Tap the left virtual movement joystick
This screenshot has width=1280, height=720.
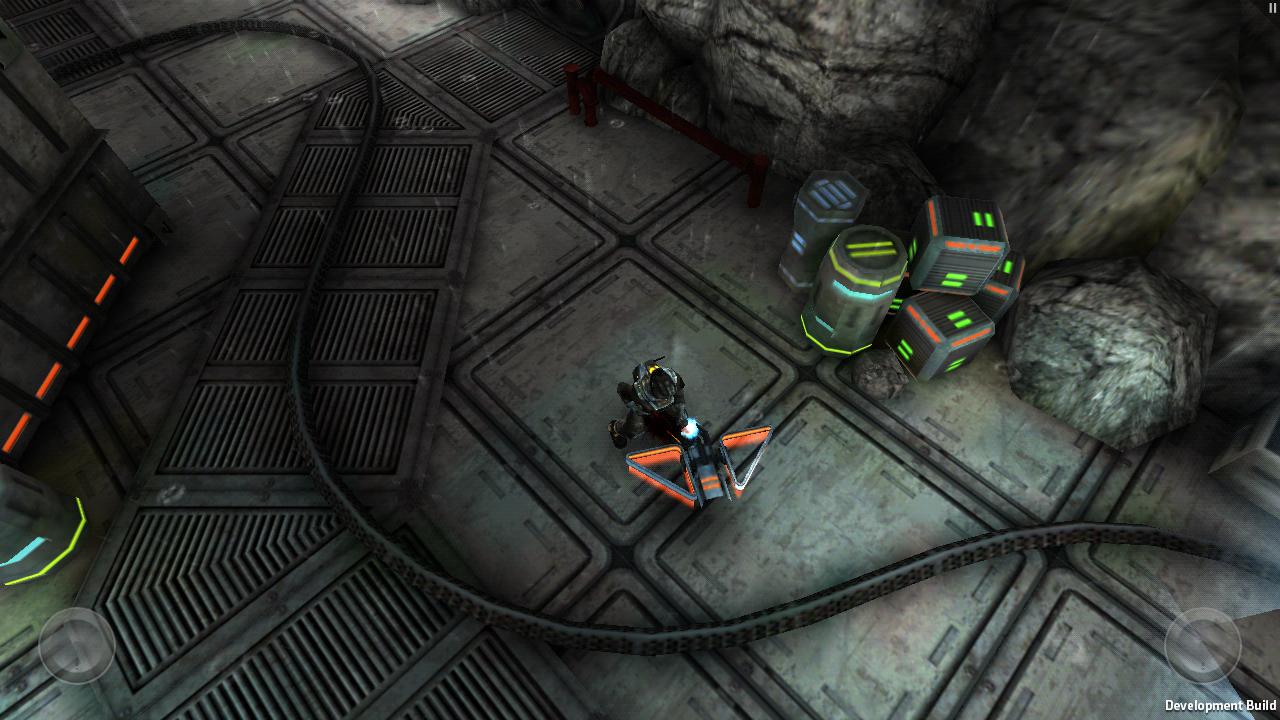77,645
